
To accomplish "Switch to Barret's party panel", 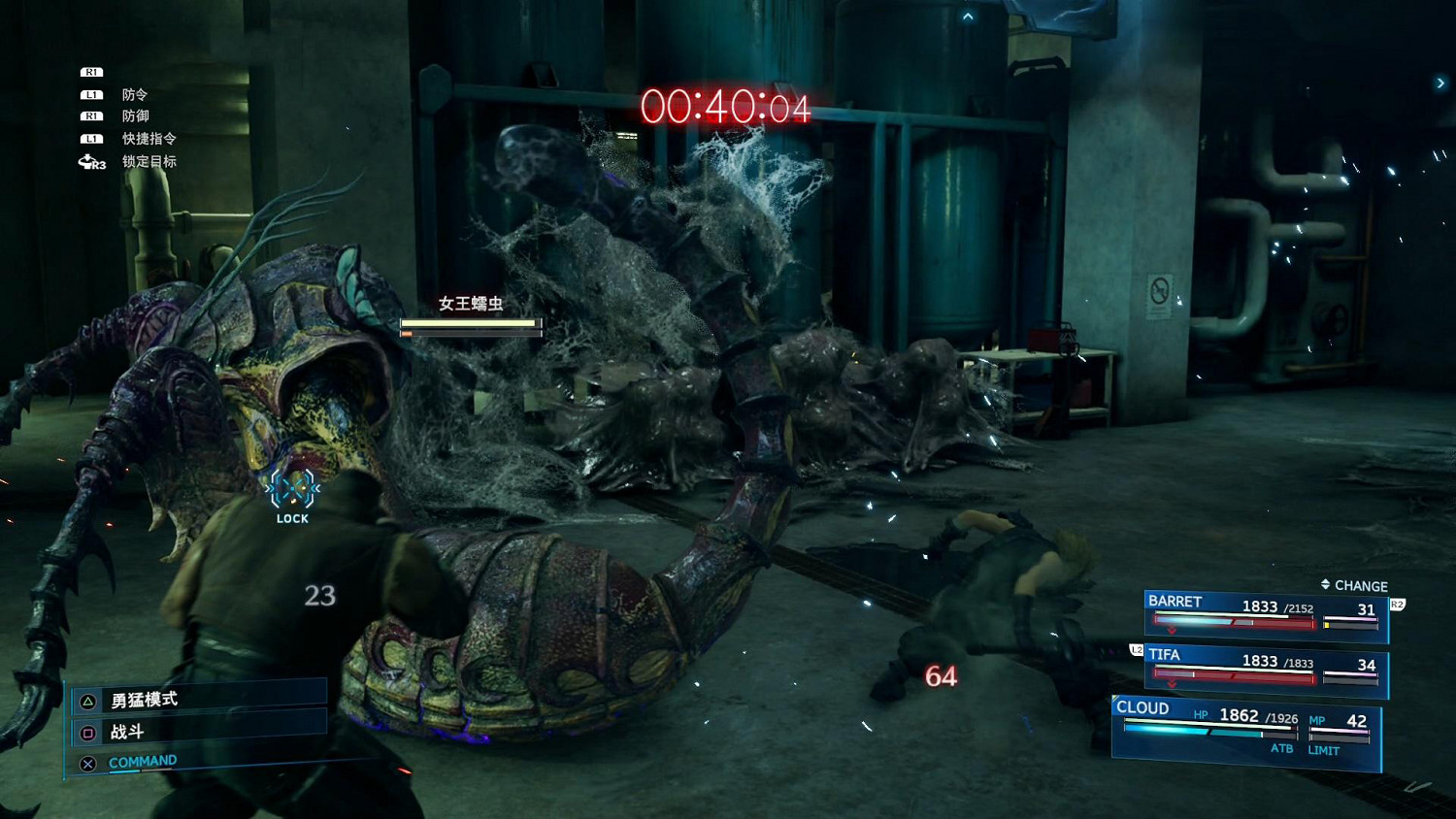I will (1266, 615).
